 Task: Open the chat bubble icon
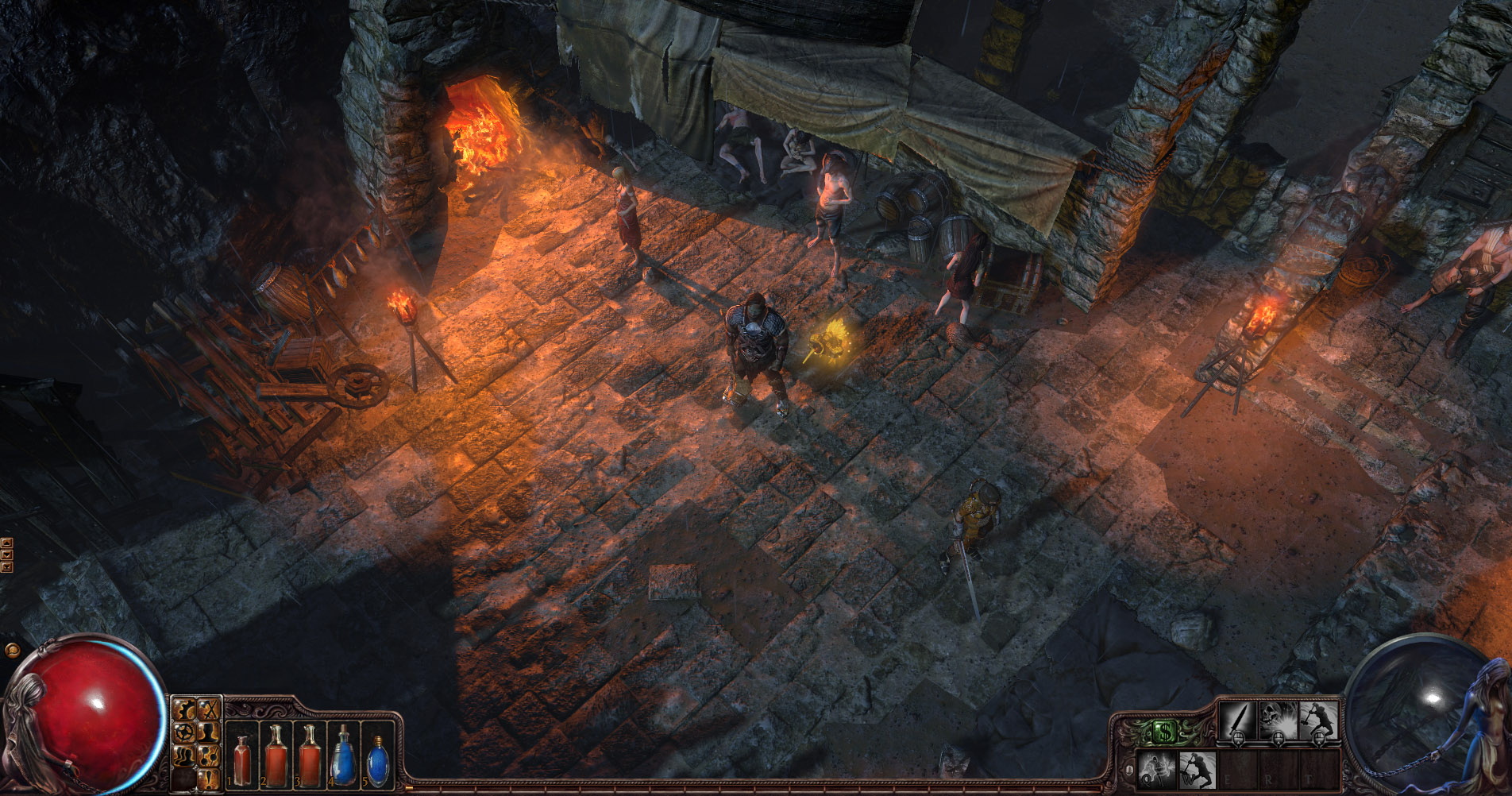pos(11,650)
